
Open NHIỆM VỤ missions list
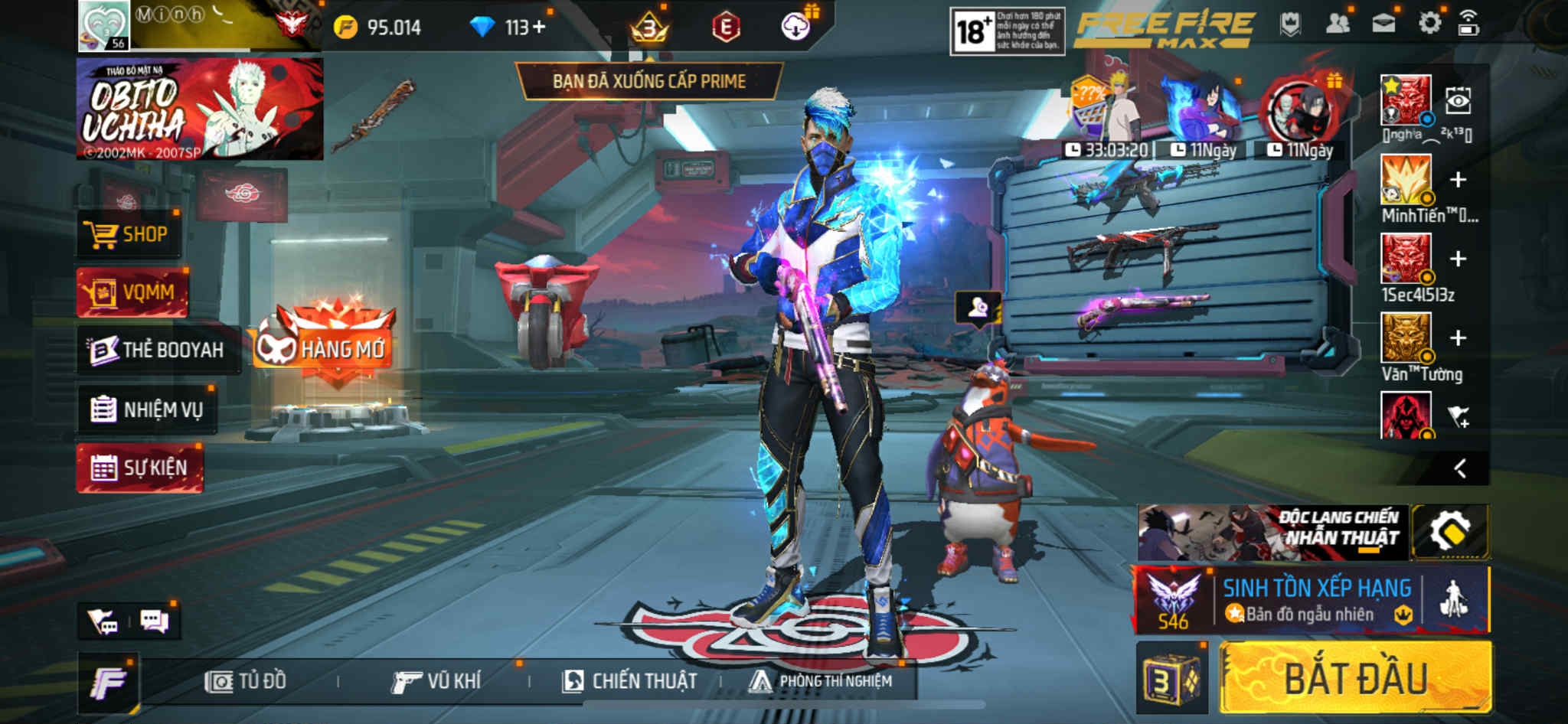147,409
